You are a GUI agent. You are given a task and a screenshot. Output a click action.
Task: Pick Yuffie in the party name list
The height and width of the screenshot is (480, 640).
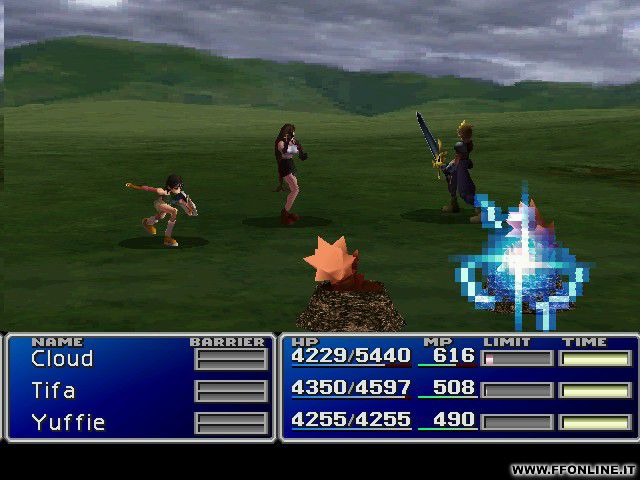point(68,422)
